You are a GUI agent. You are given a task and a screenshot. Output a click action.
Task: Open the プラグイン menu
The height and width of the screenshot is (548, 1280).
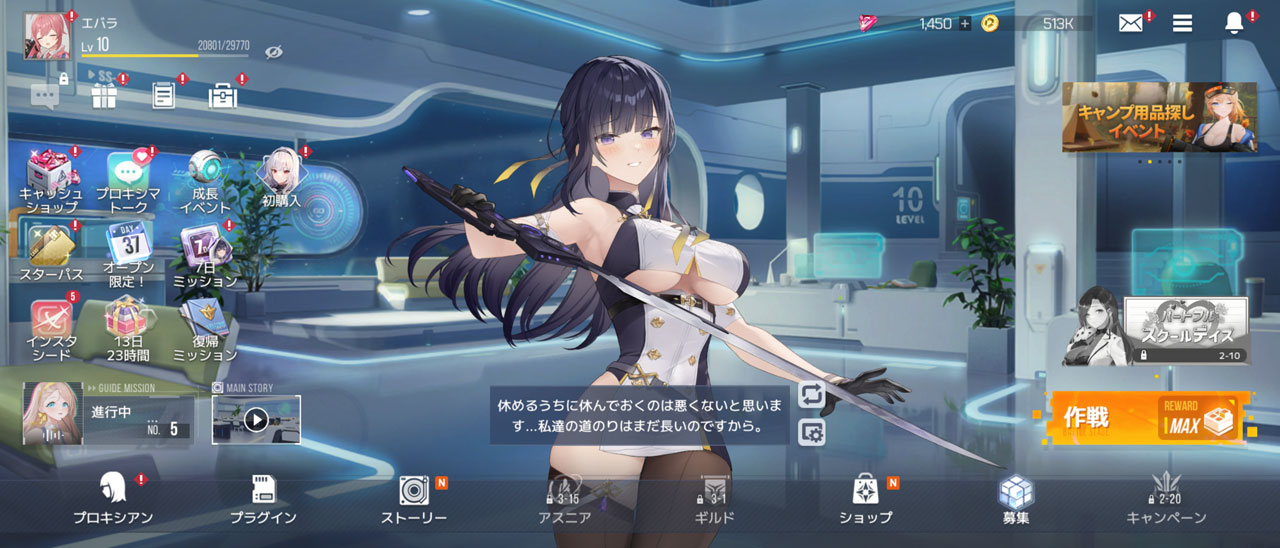pyautogui.click(x=263, y=500)
